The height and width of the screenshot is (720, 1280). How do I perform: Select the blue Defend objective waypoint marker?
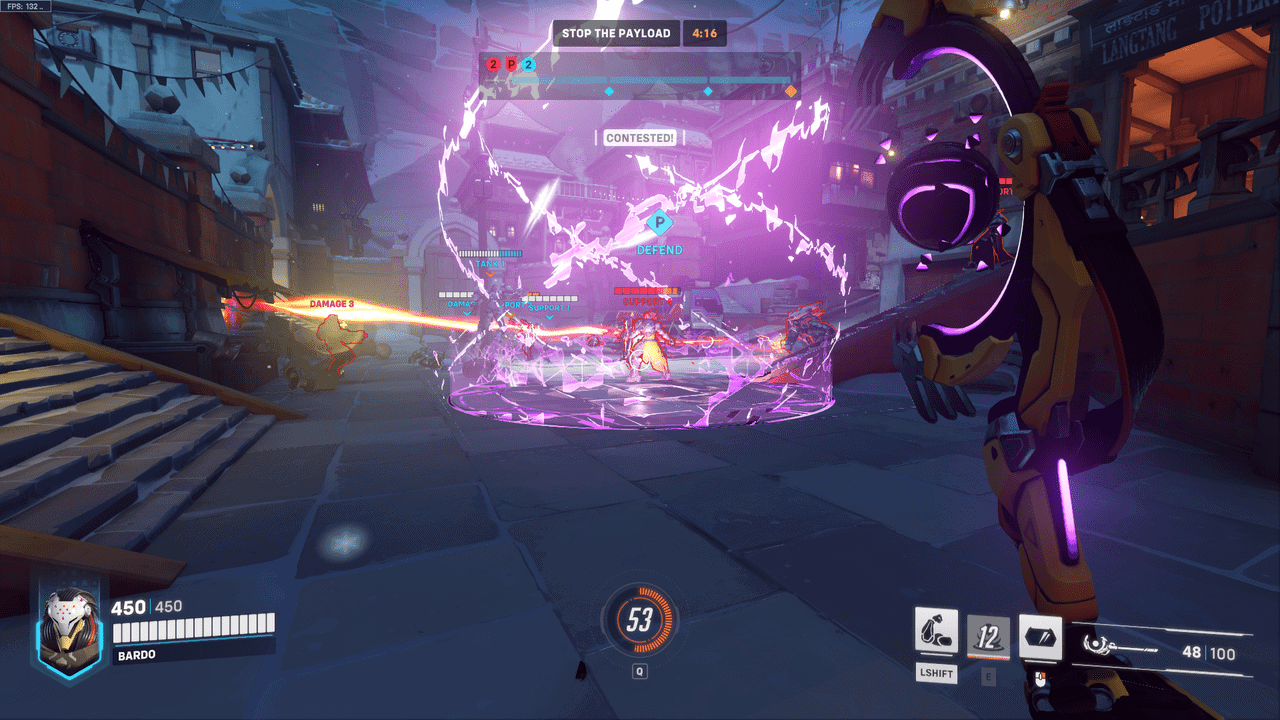point(658,222)
